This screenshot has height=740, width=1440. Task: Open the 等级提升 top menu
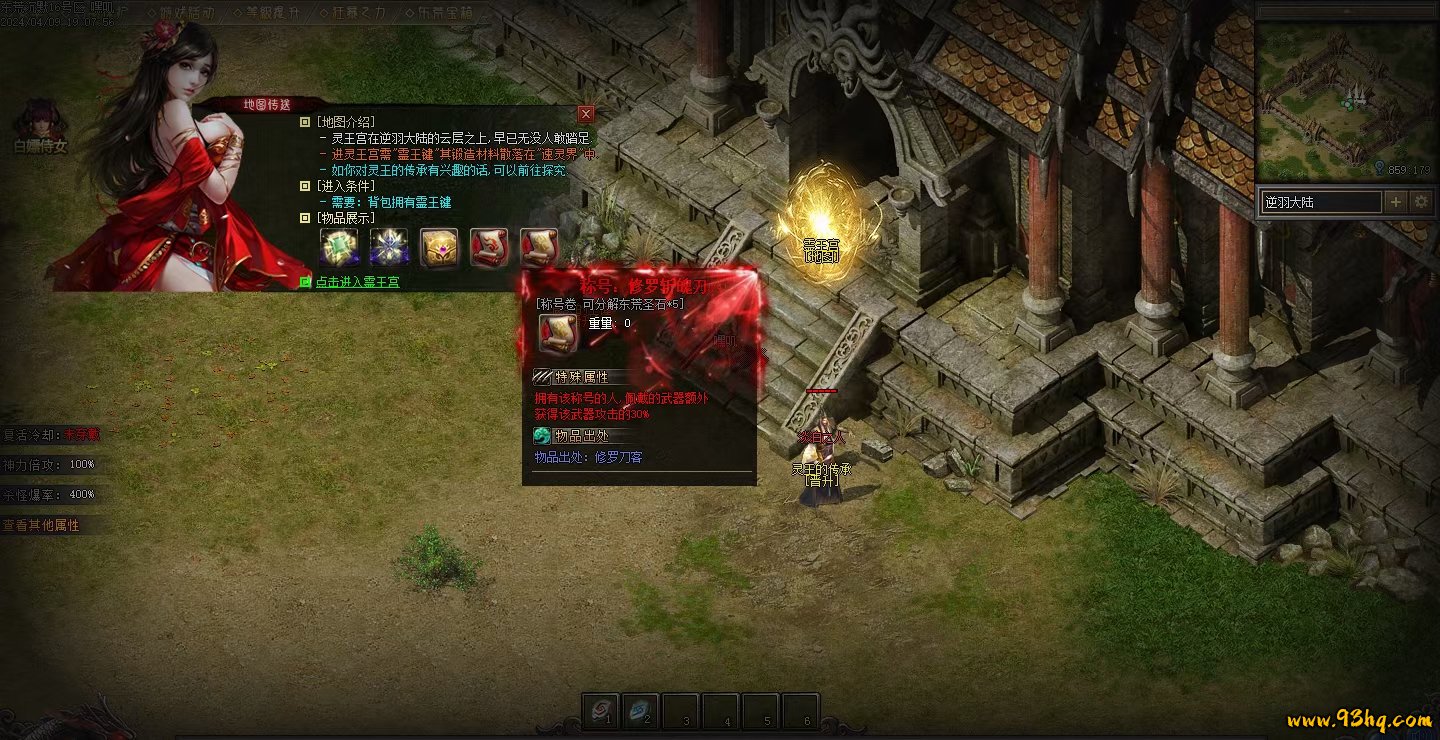point(274,13)
